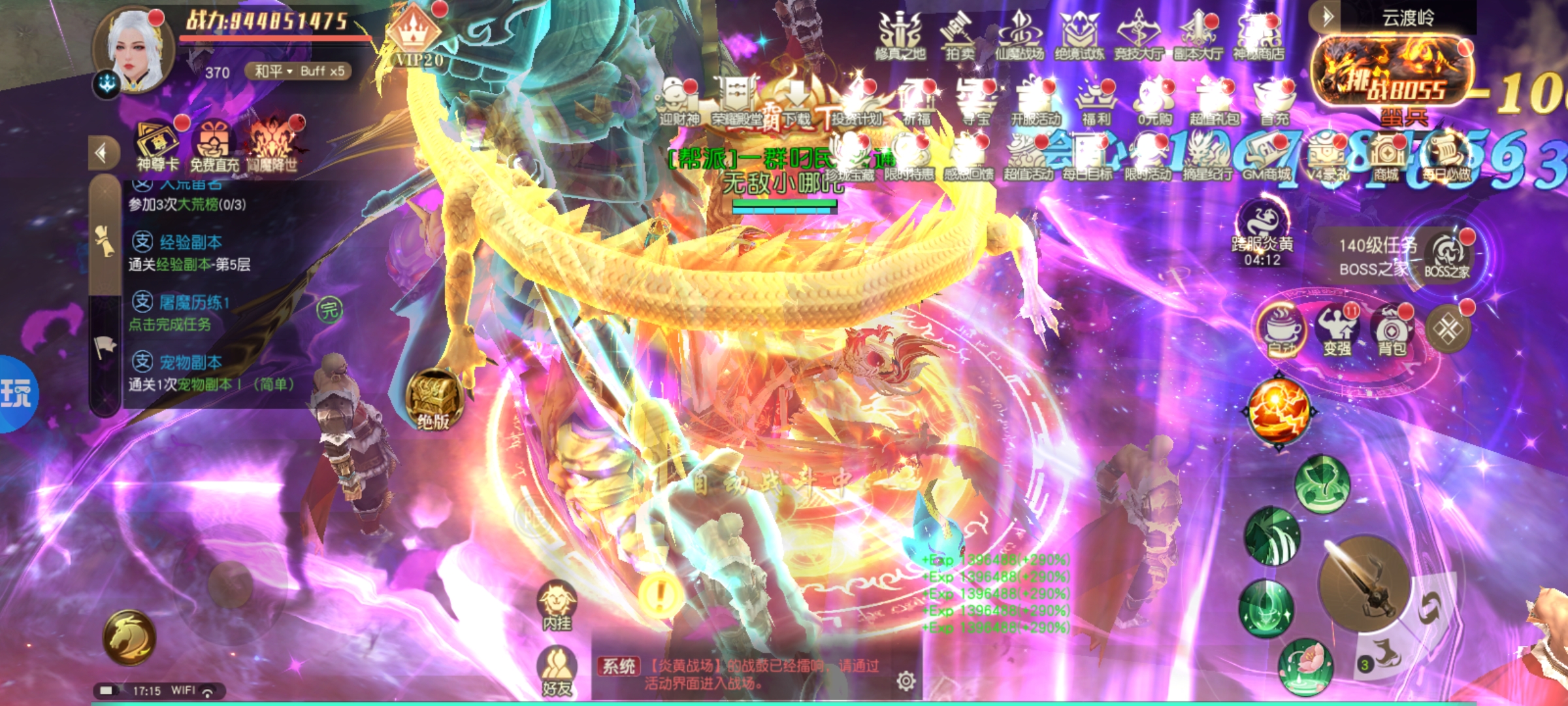Open the player portrait with white hair
This screenshot has height=706, width=1568.
point(135,52)
